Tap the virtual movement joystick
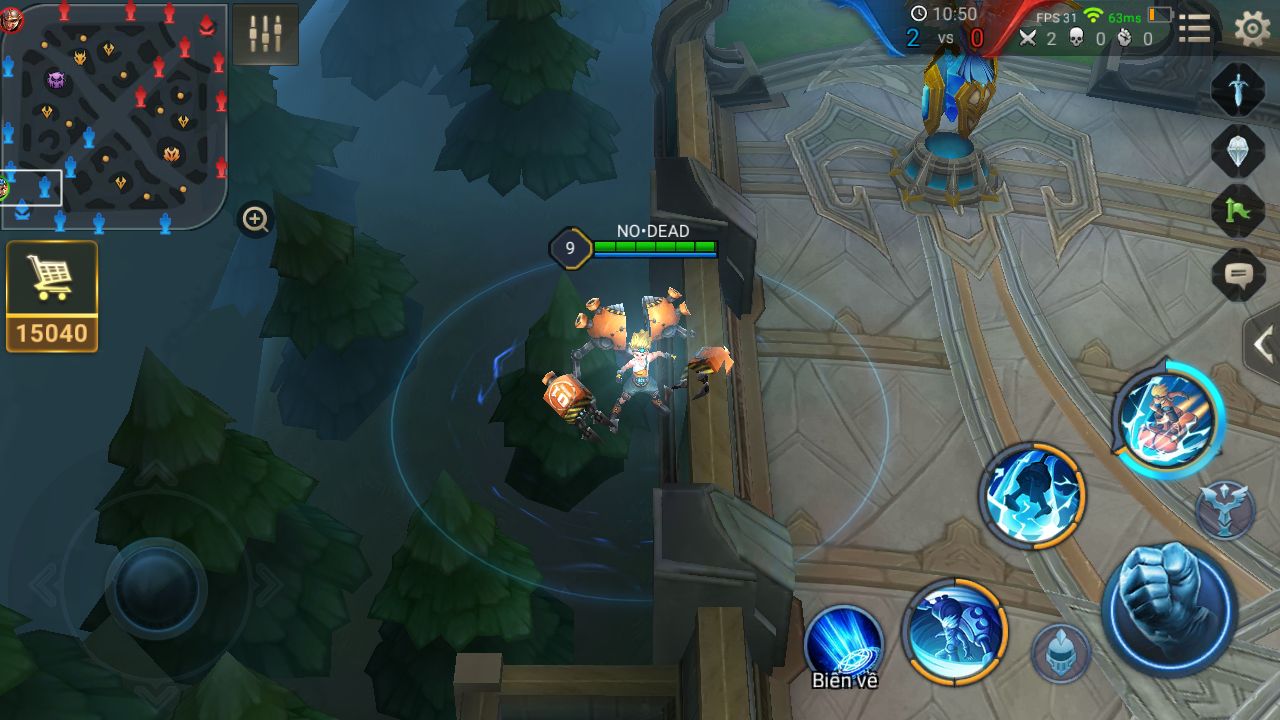This screenshot has height=720, width=1280. [x=156, y=586]
